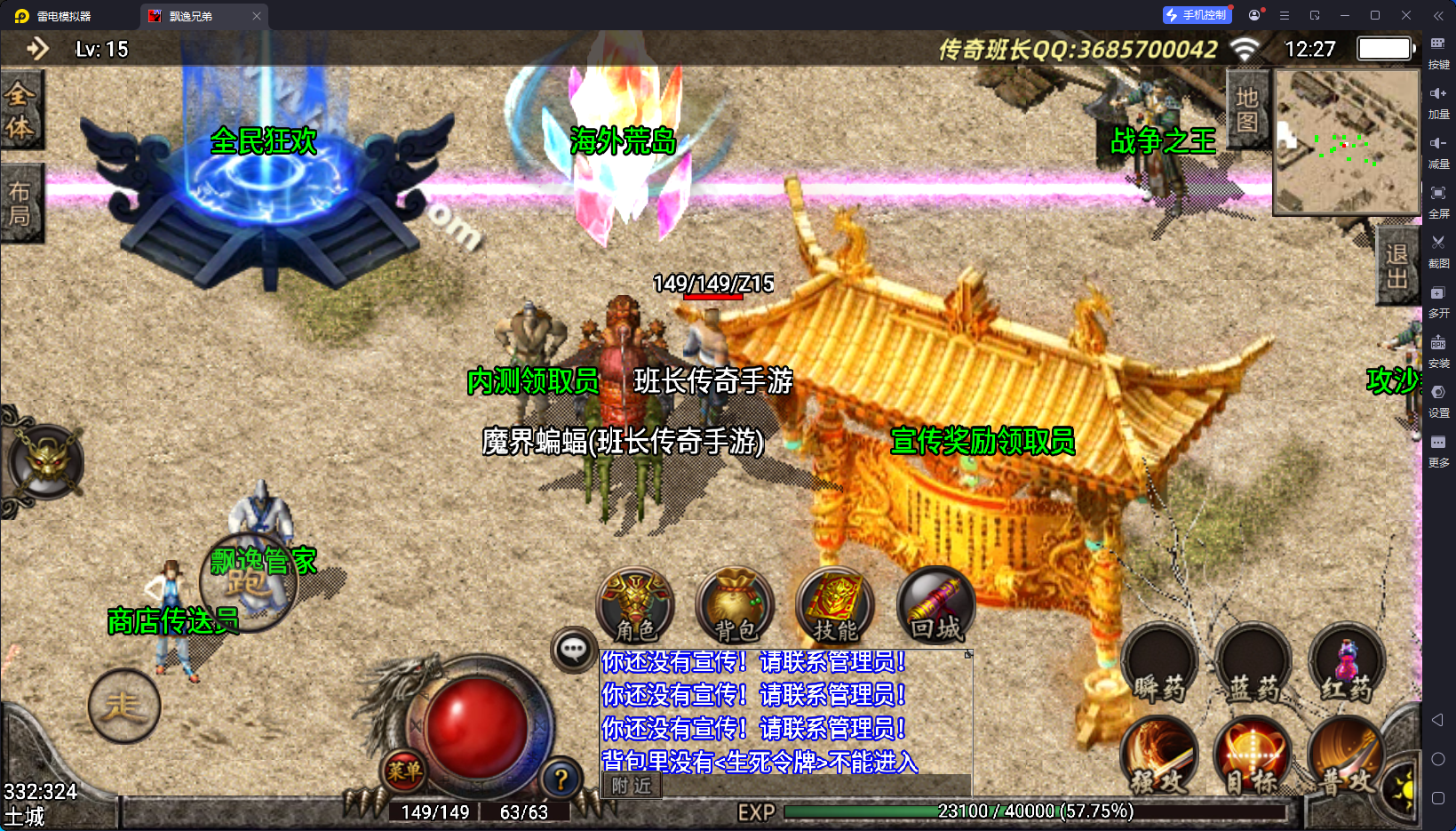Use the 瞬药 instant potion slot

click(1158, 665)
